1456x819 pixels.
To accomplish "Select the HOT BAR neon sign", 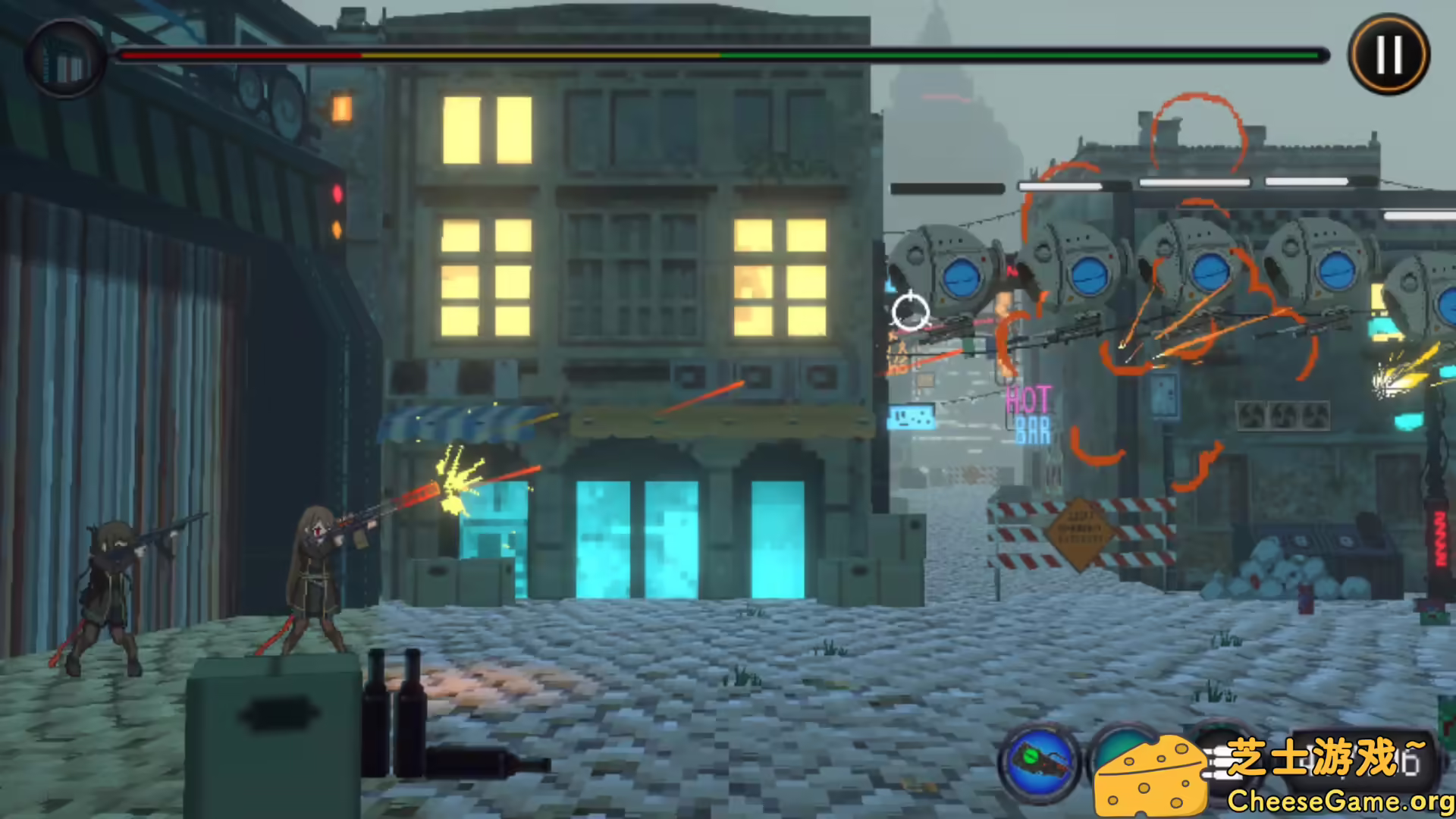I will (x=1030, y=413).
